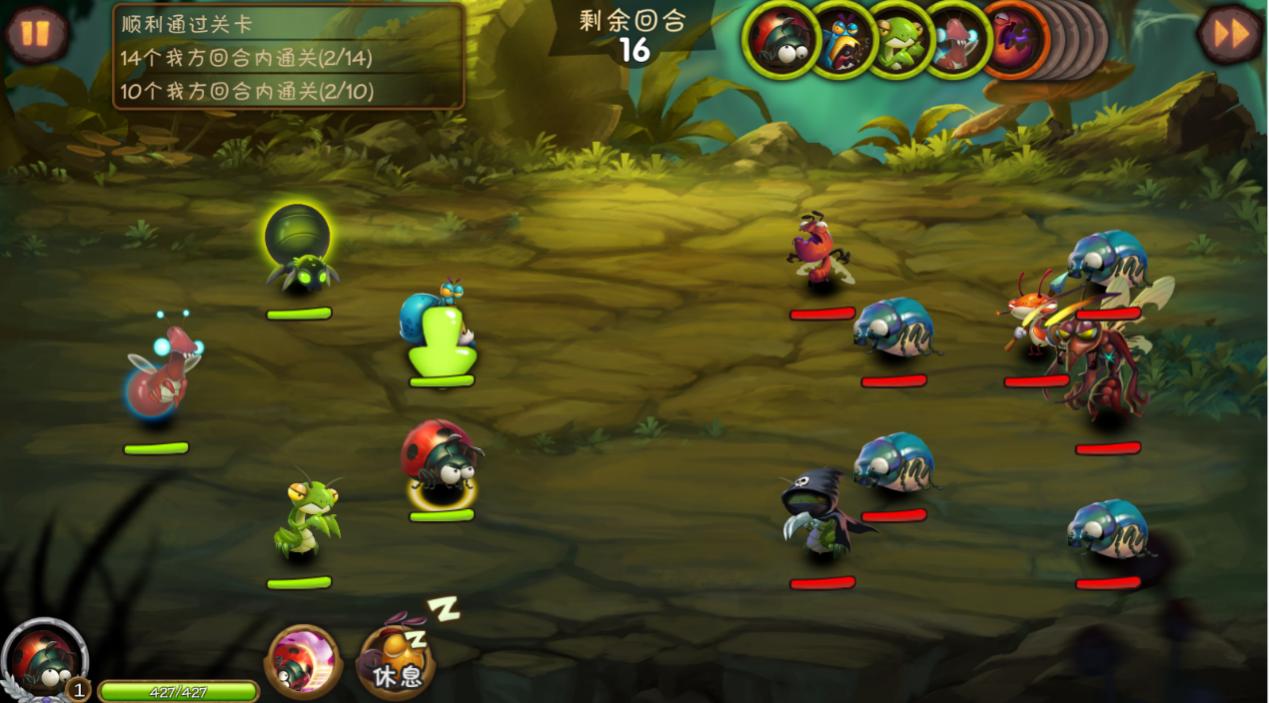Select the blue beaked bug turn portrait
Screen dimensions: 1269x703
tap(840, 41)
